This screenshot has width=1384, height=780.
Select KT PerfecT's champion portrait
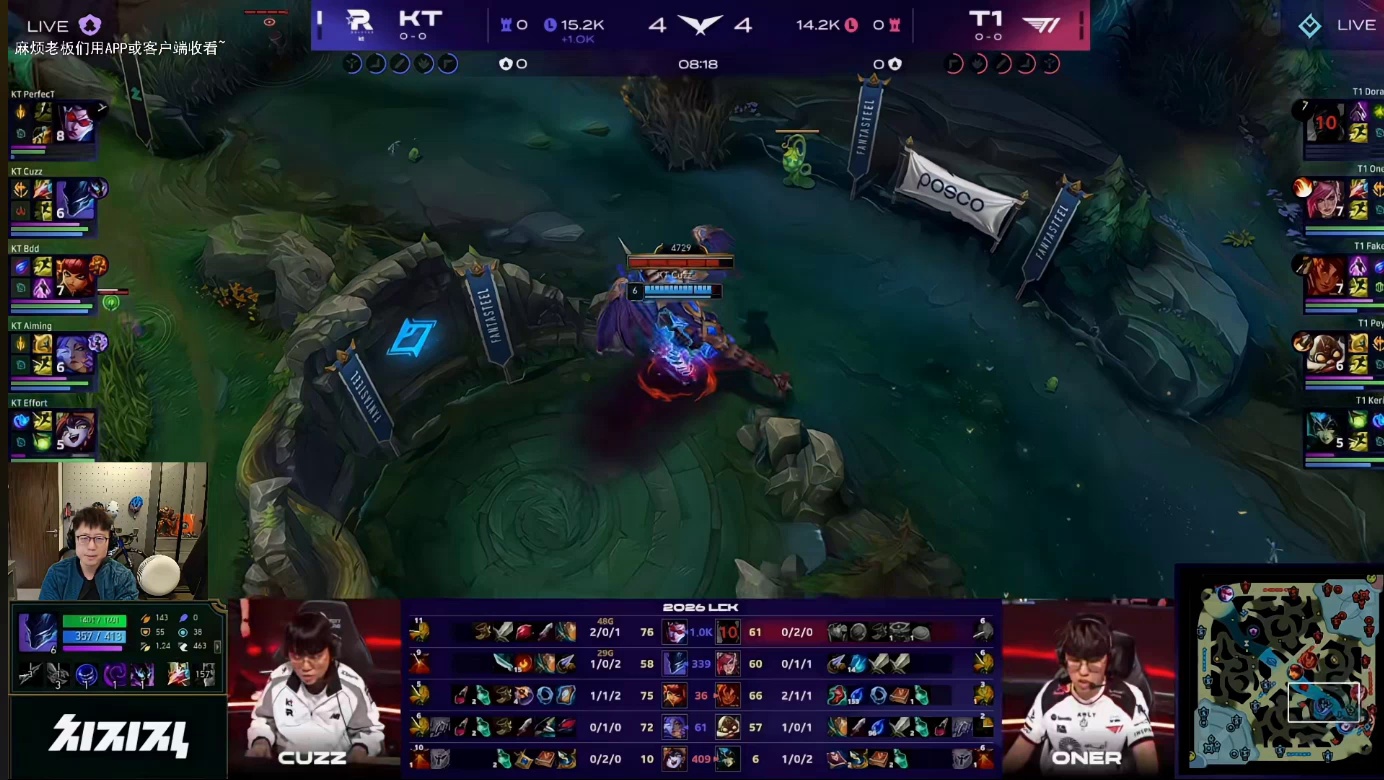[74, 122]
